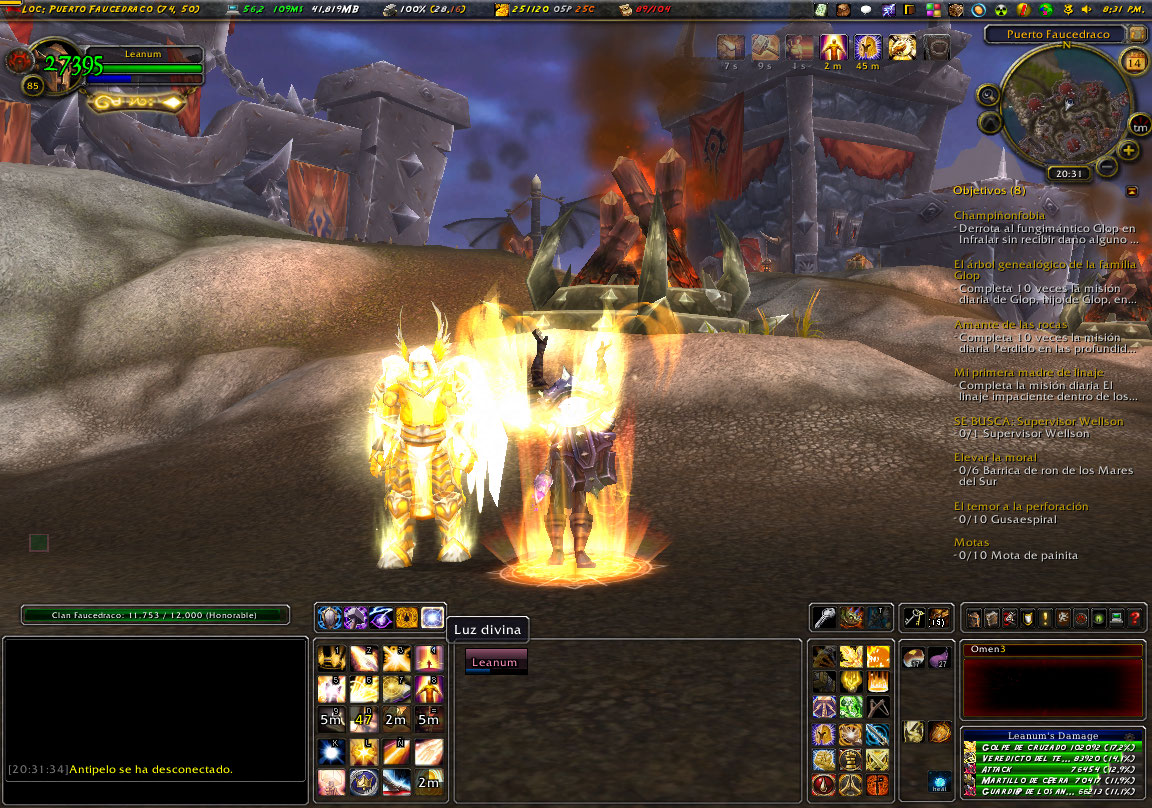Open the silver key keyring button
The image size is (1152, 808).
pyautogui.click(x=823, y=617)
